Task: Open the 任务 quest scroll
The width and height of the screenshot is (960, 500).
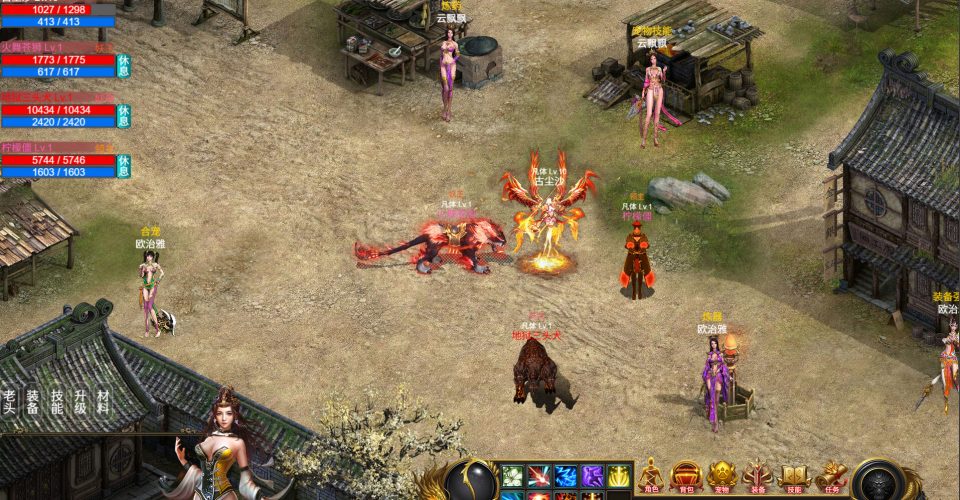Action: tap(830, 478)
